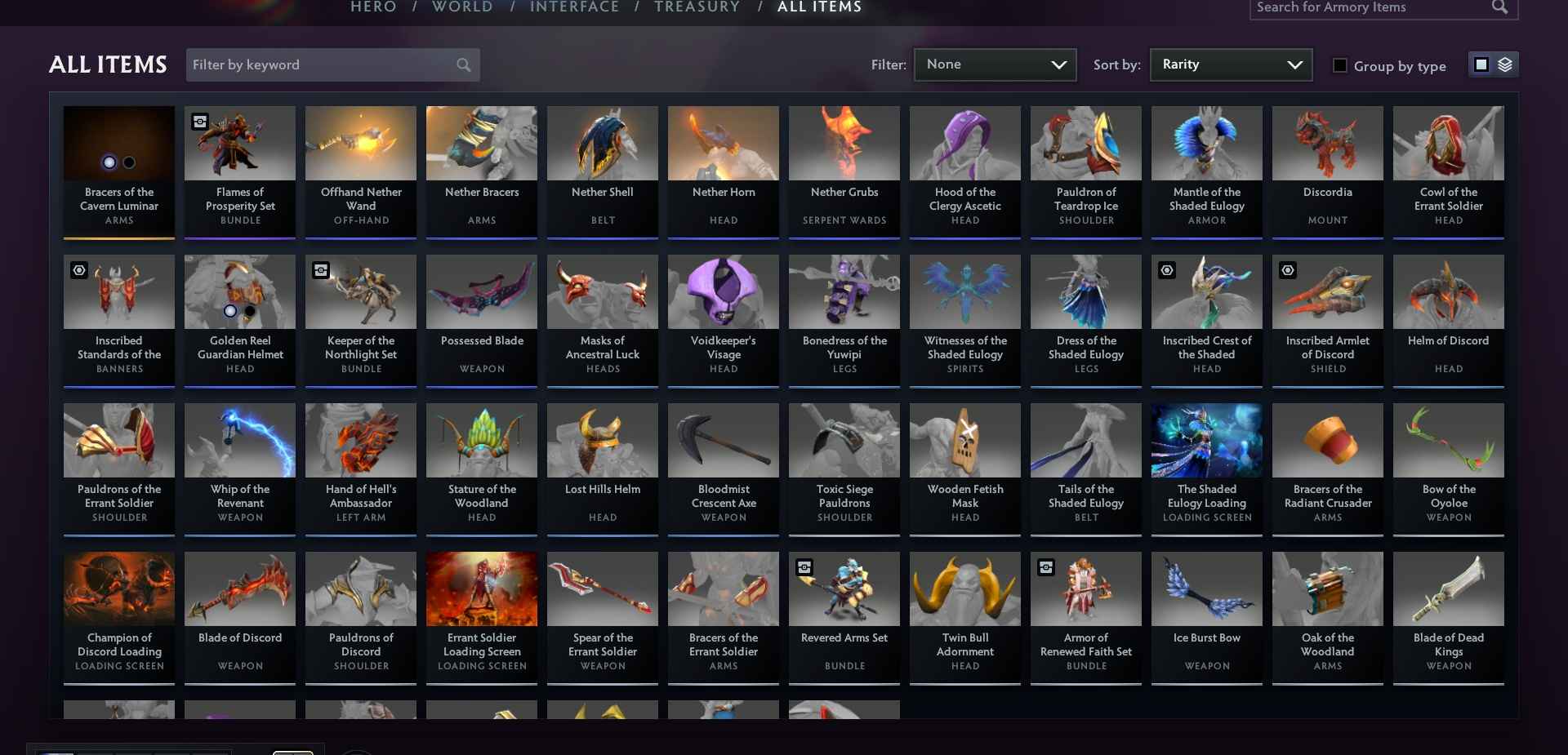Image resolution: width=1568 pixels, height=755 pixels.
Task: Enable the Group by type checkbox
Action: [x=1340, y=64]
